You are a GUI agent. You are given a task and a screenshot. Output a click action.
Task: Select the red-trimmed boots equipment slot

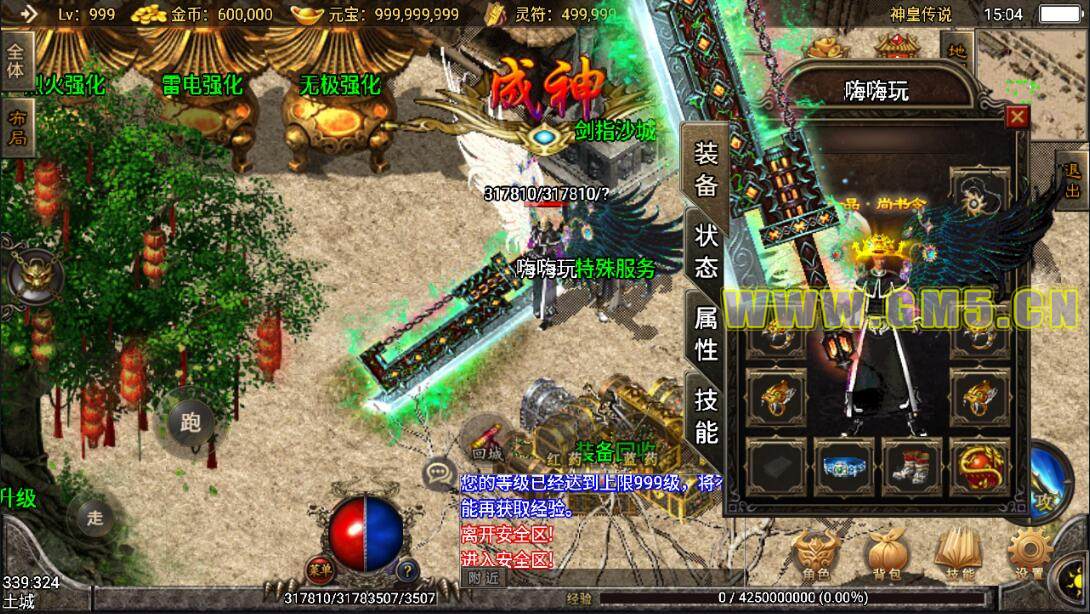point(914,468)
